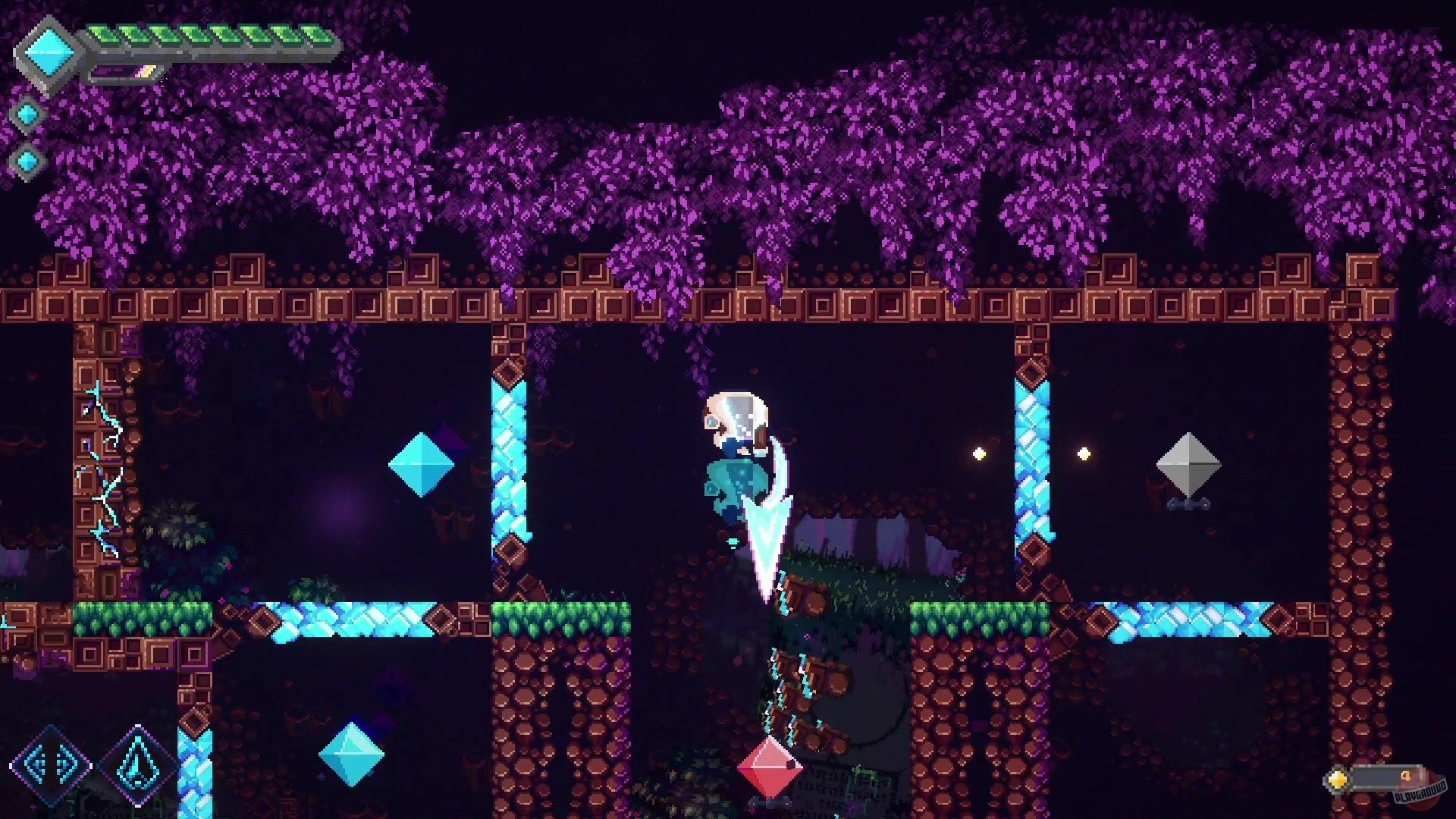The image size is (1456, 819).
Task: Click the green segmented health bar
Action: (212, 34)
